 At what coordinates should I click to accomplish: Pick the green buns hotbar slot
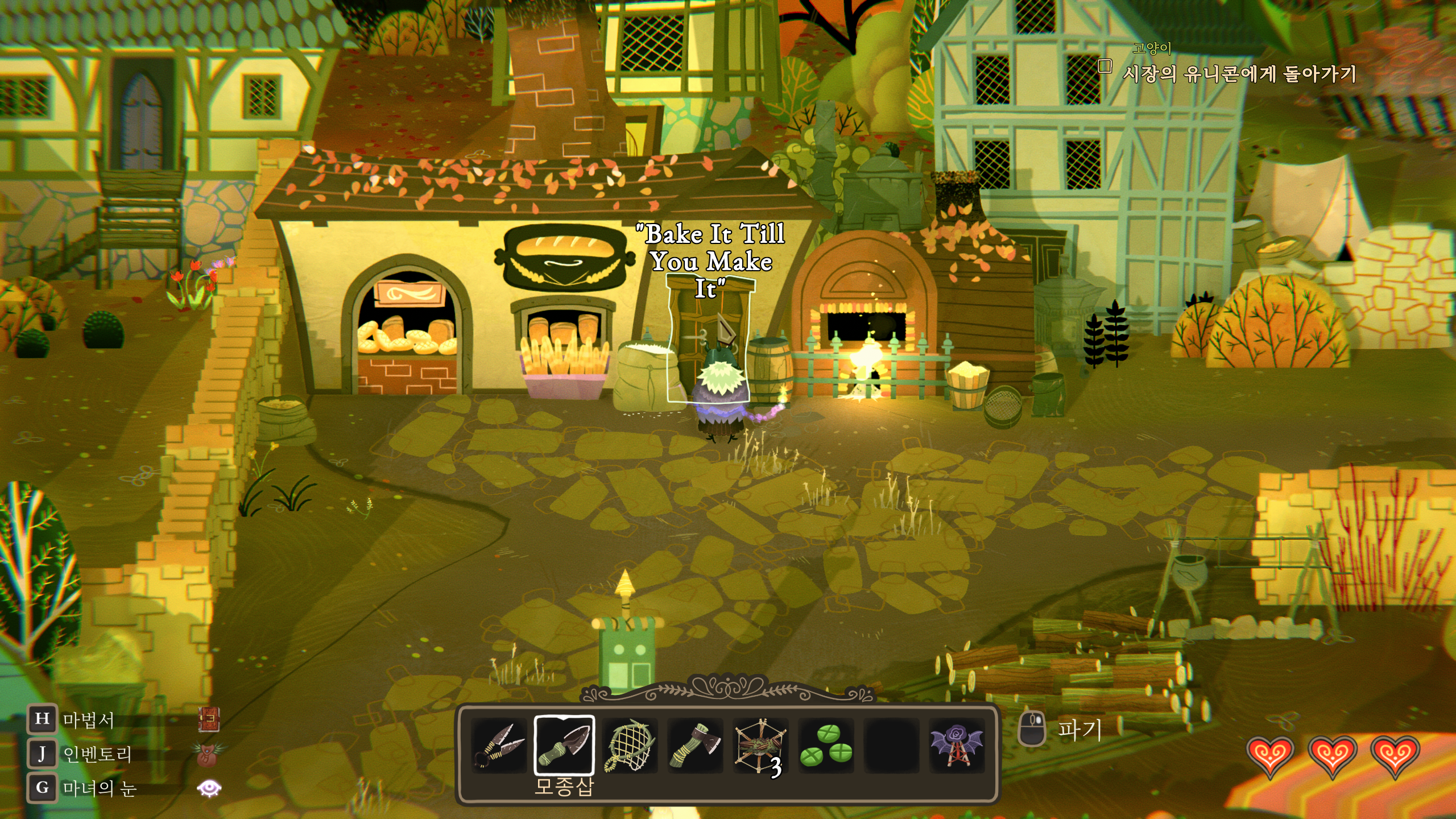pos(826,746)
